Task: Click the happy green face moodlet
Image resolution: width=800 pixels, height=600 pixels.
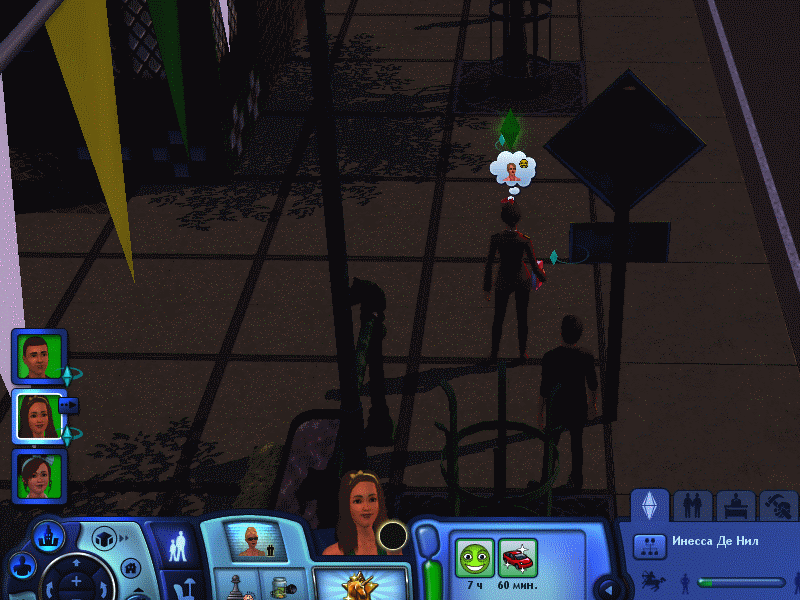Action: [474, 558]
